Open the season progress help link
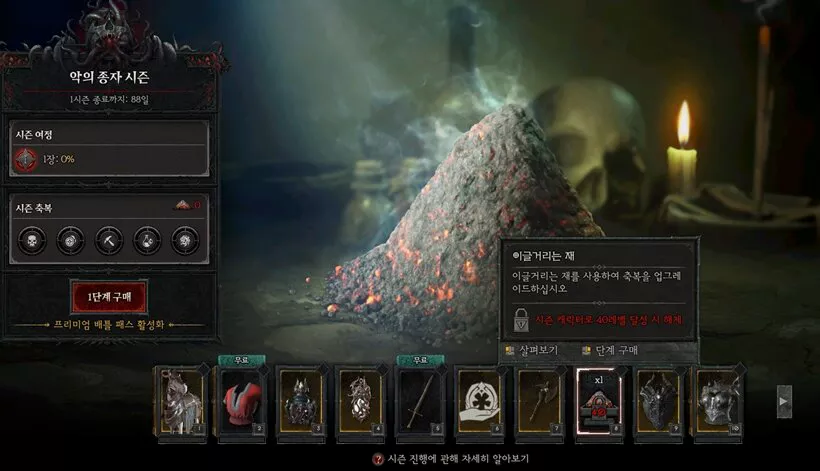The image size is (820, 471). coord(440,459)
